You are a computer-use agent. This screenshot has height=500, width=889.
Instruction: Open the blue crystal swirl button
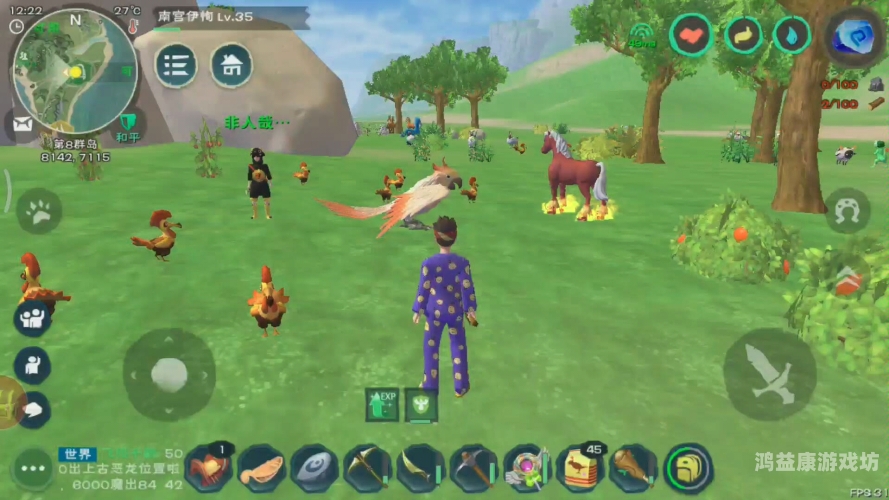853,36
